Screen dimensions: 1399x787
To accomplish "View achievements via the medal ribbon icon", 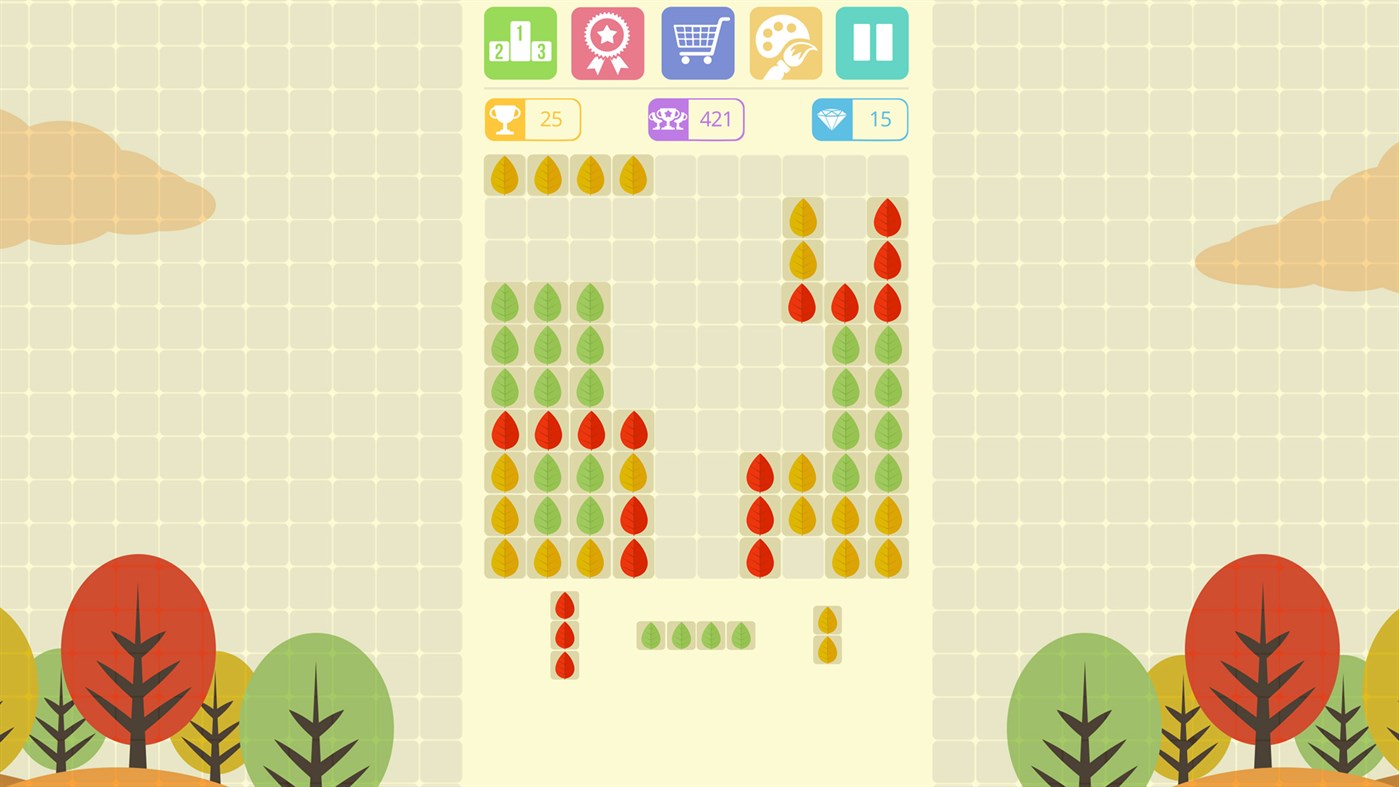I will pos(608,43).
